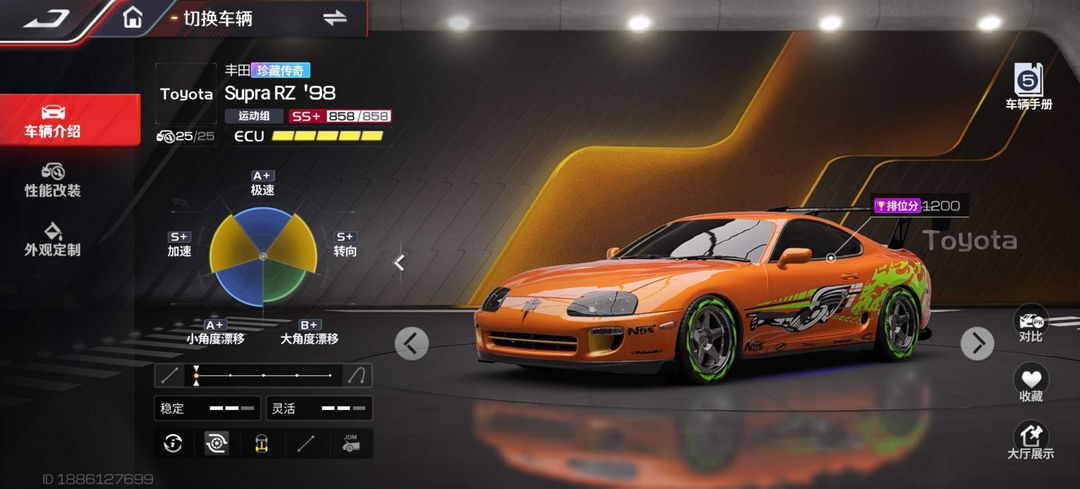The height and width of the screenshot is (489, 1080).
Task: Show the next car with the right arrow
Action: coord(977,343)
